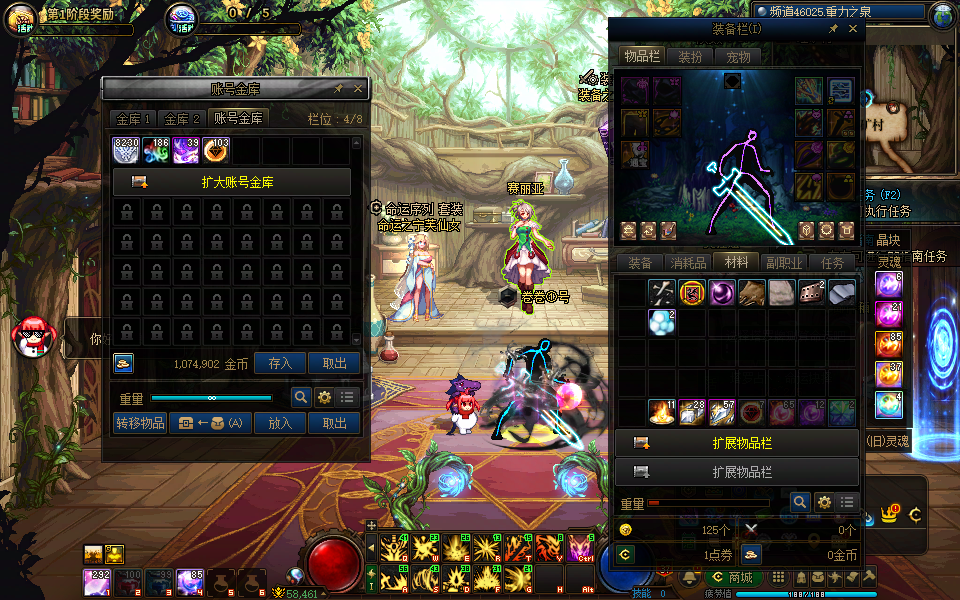Viewport: 960px width, 600px height.
Task: Click the 放入 put-in button
Action: pyautogui.click(x=280, y=423)
